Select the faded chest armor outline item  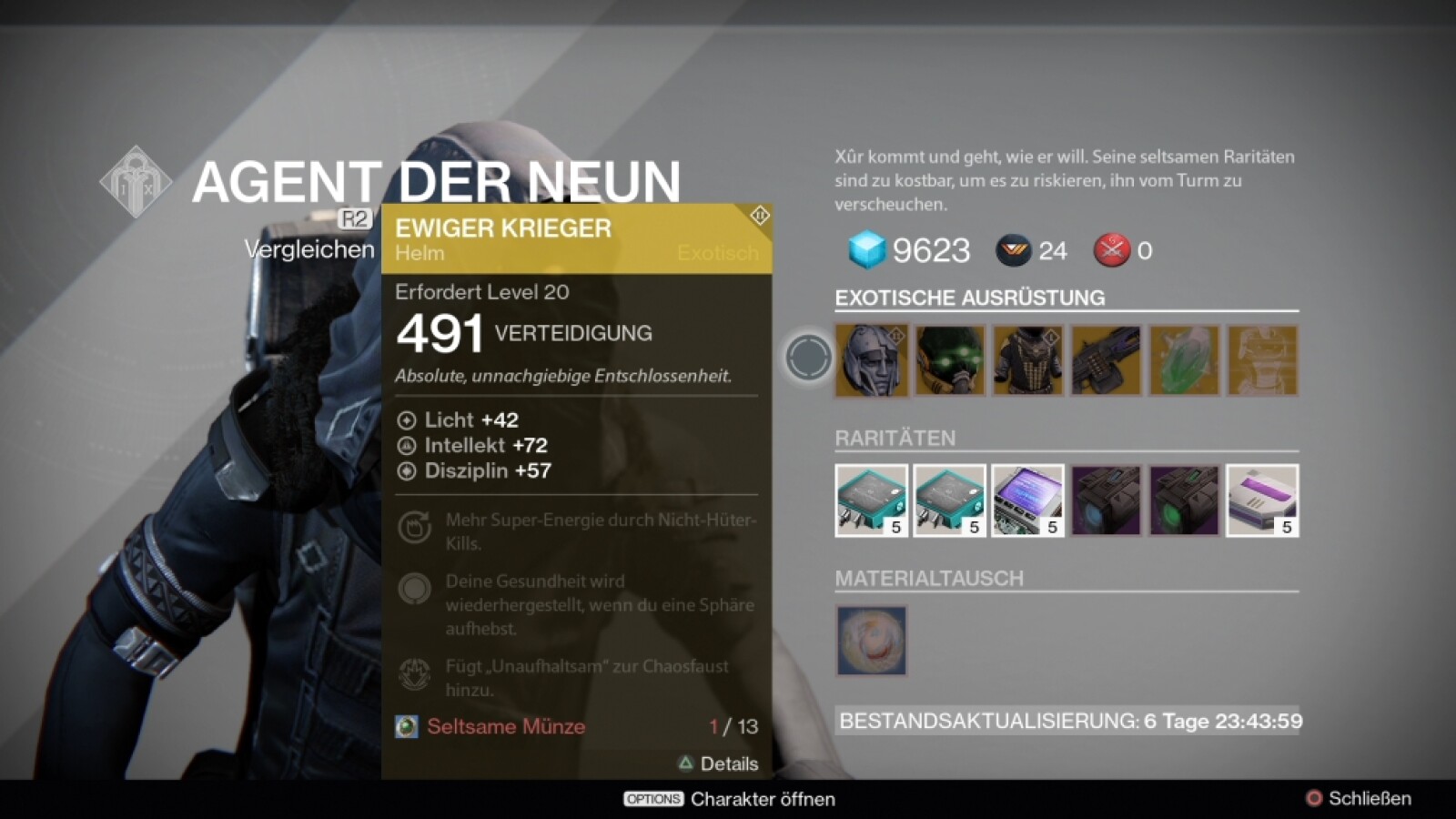[1262, 360]
